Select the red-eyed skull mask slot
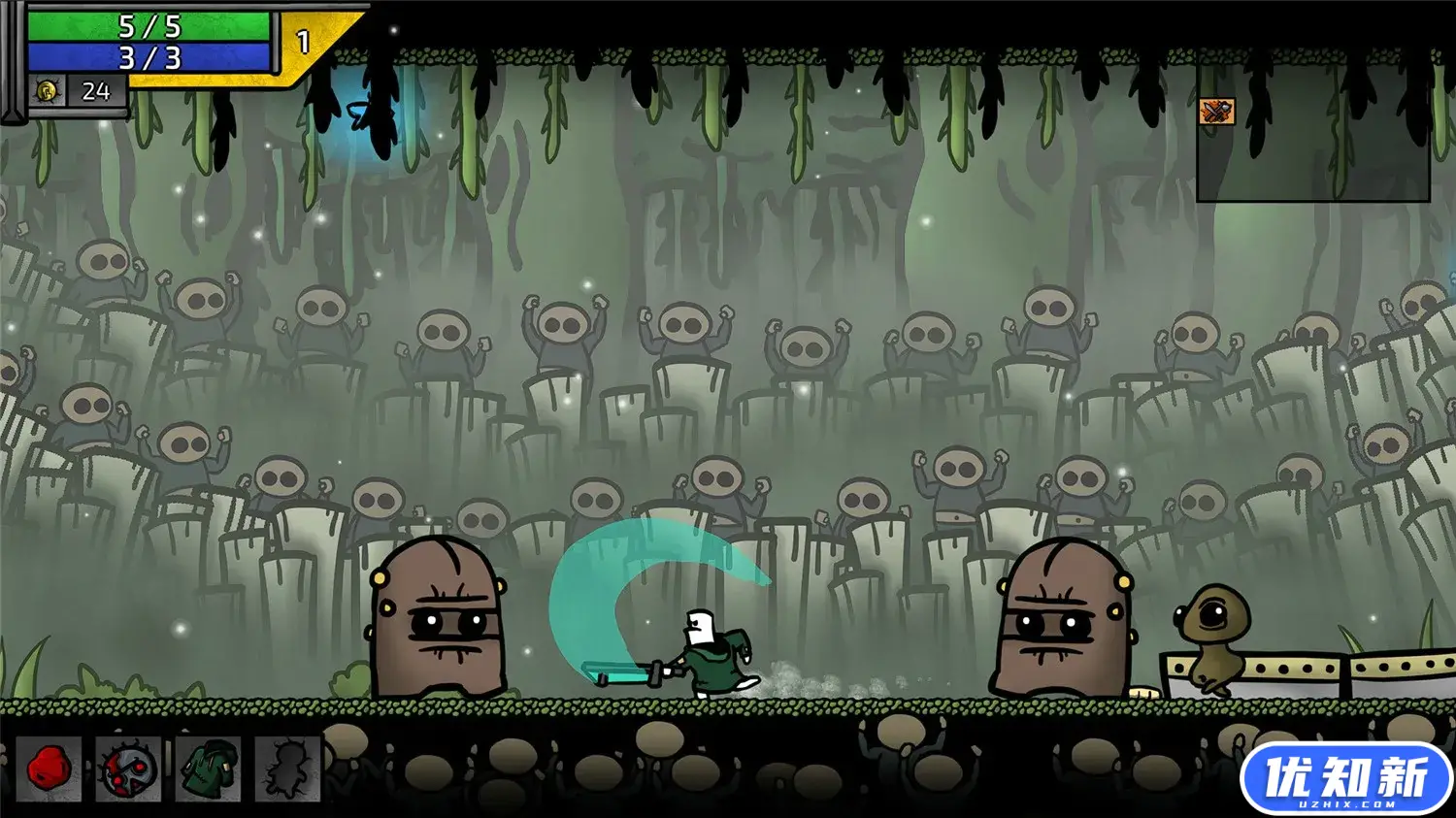The image size is (1456, 818). (128, 769)
